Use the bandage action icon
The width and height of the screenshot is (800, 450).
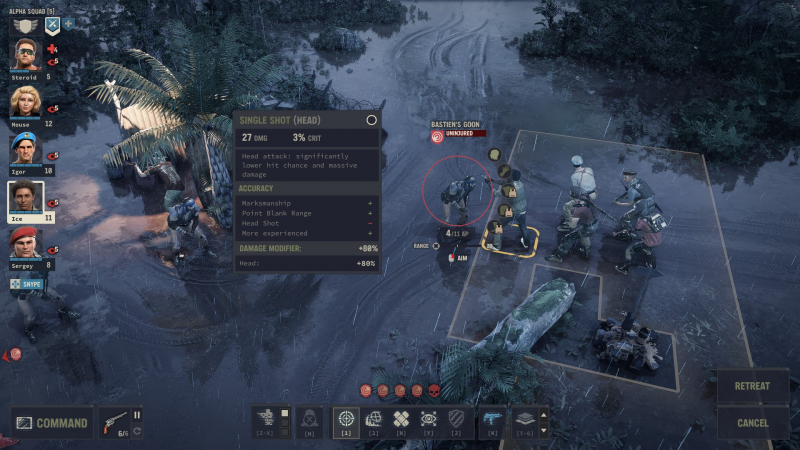point(401,420)
